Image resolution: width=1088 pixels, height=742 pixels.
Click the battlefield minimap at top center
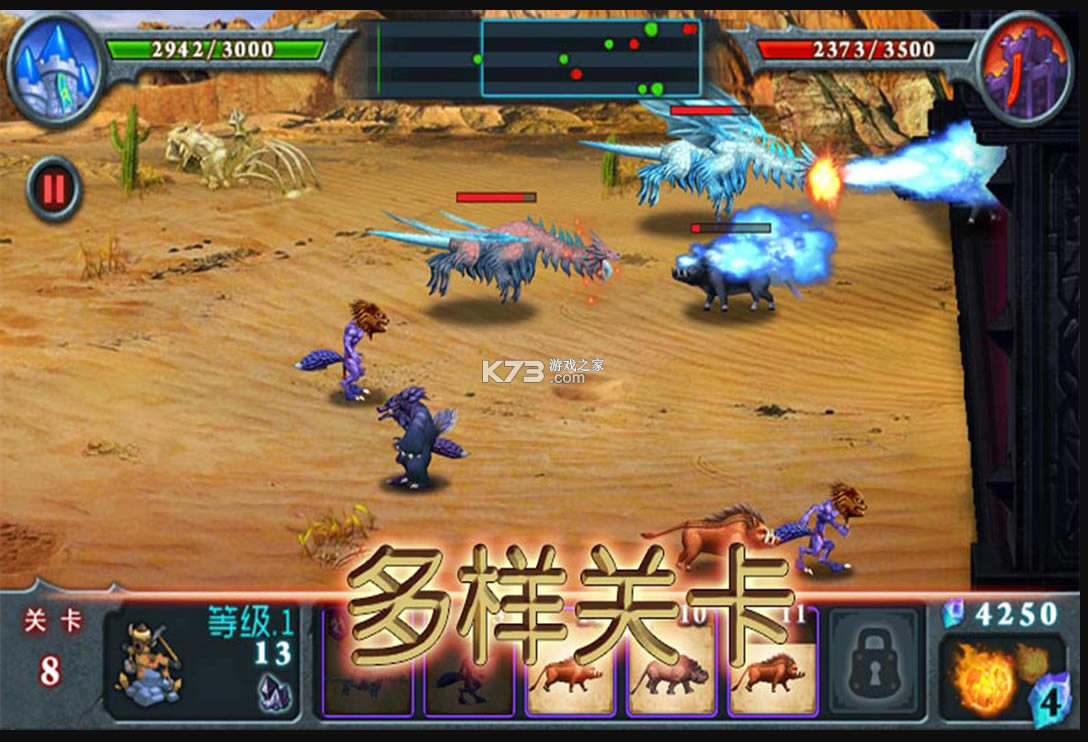(539, 59)
